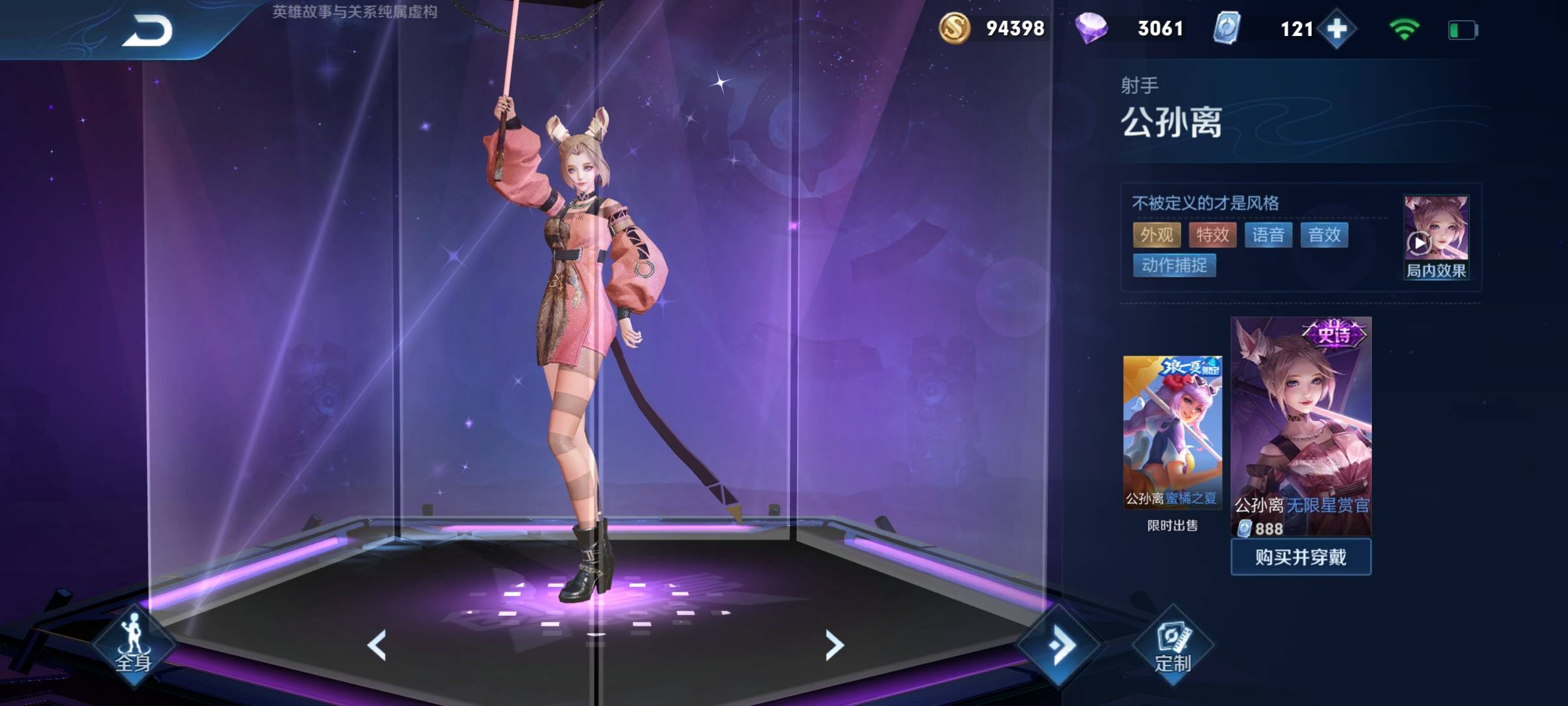Image resolution: width=1568 pixels, height=706 pixels.
Task: Add more skin vouchers with plus button
Action: click(x=1337, y=29)
